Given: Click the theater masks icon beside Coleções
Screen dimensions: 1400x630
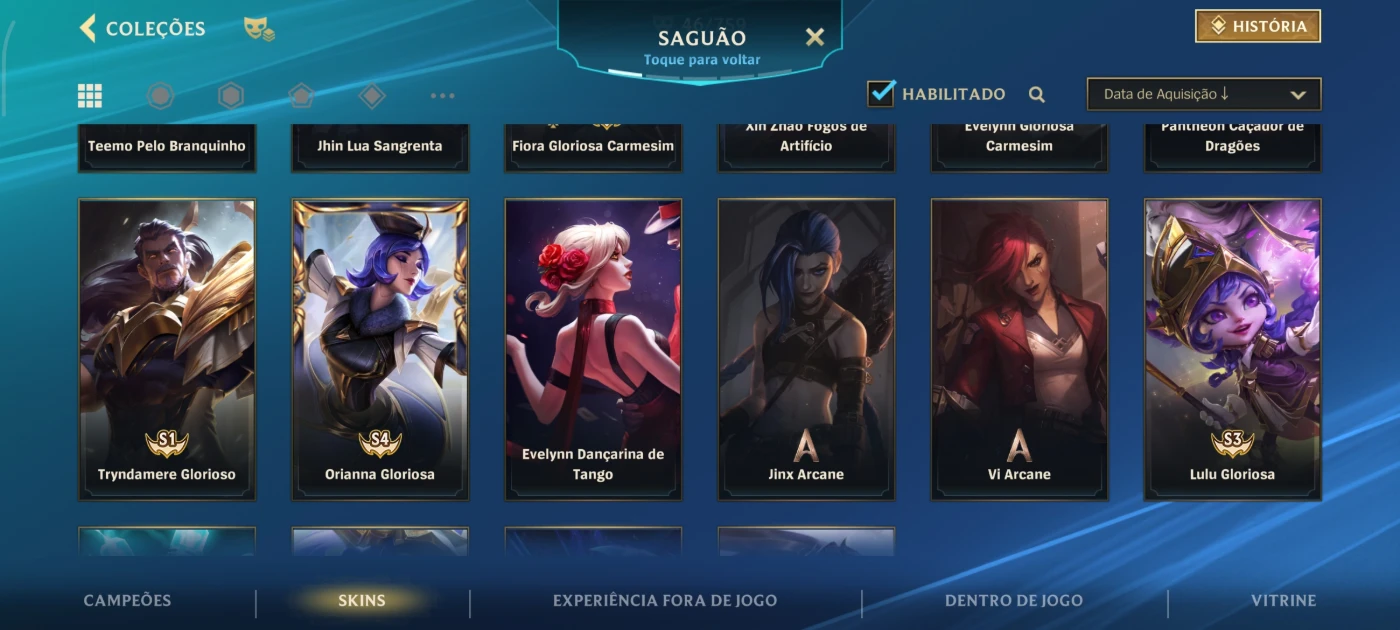Looking at the screenshot, I should 259,28.
